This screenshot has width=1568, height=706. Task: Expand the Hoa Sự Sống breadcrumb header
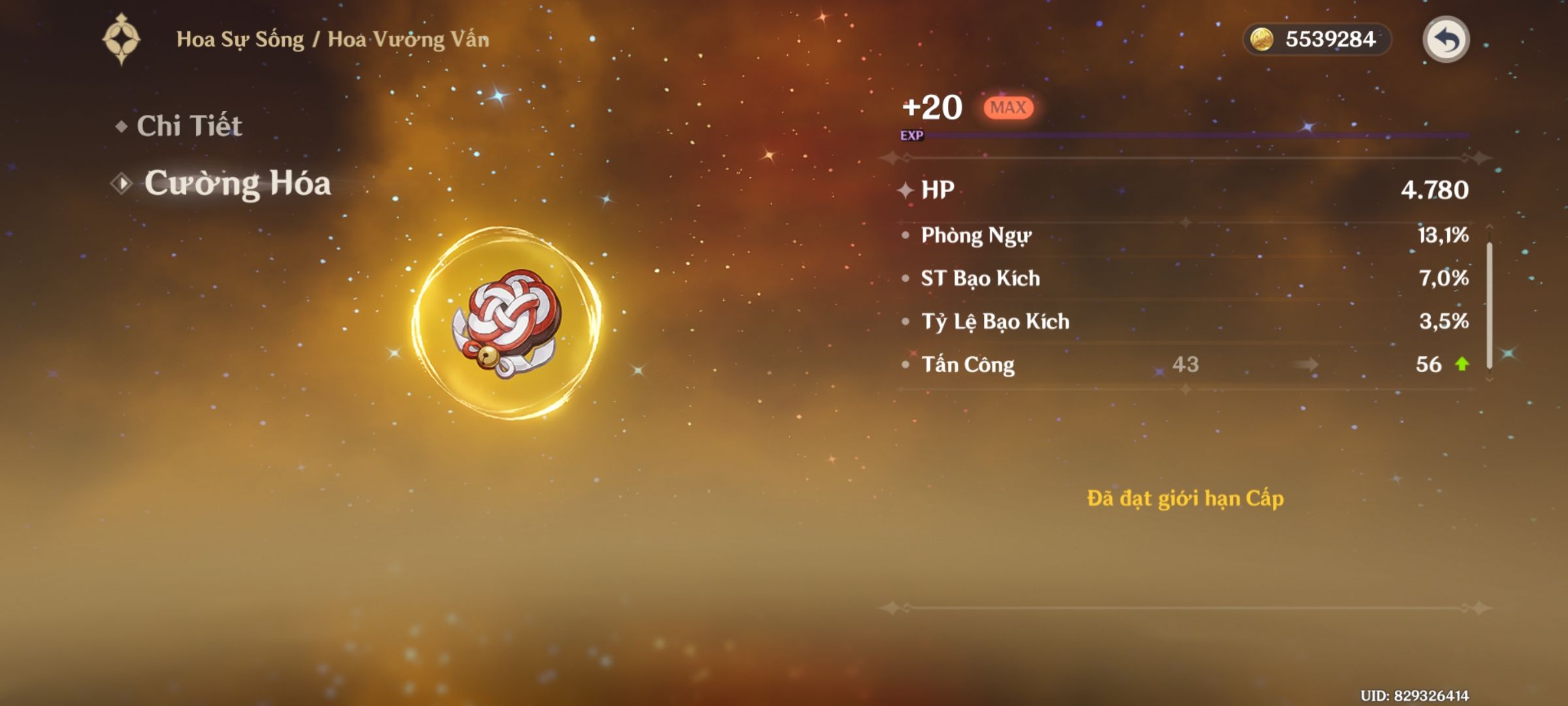point(333,38)
